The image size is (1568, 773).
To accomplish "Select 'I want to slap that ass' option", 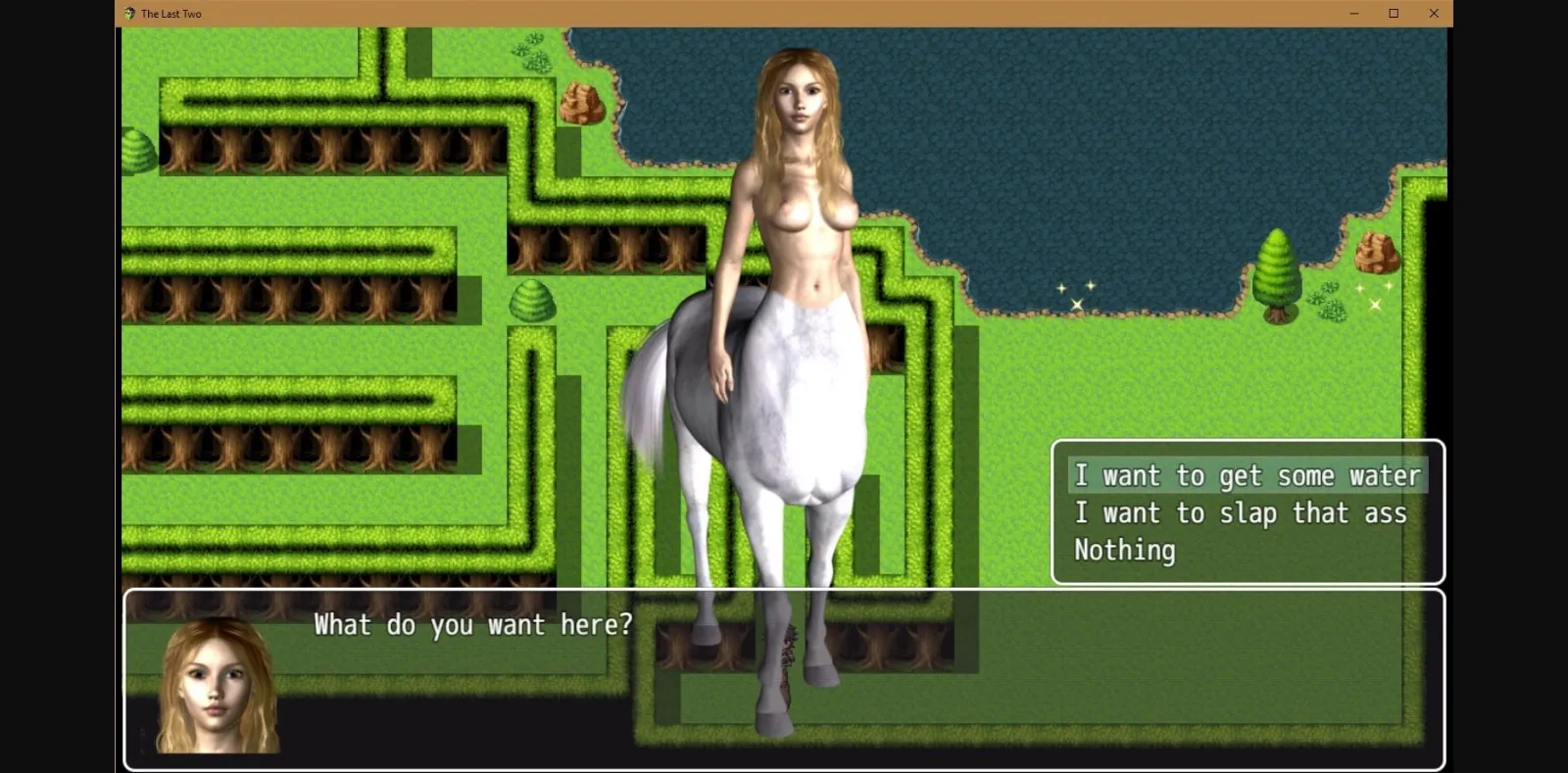I will point(1241,512).
